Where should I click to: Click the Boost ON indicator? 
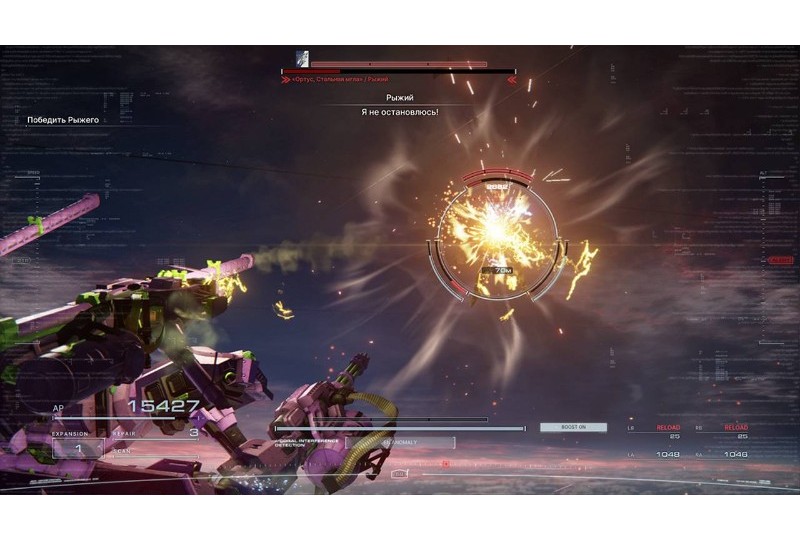tap(573, 427)
